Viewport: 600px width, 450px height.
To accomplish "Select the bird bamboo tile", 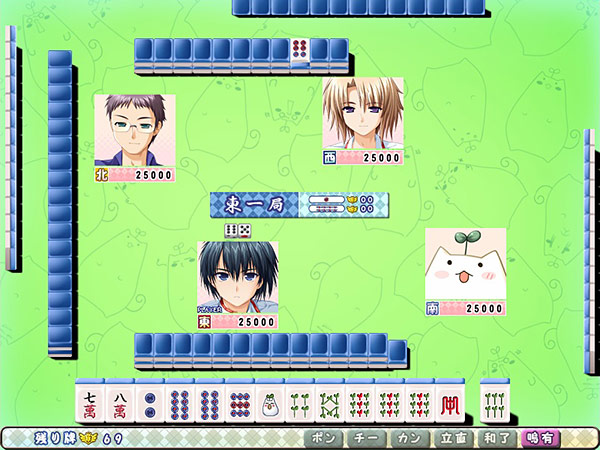I will (x=270, y=402).
